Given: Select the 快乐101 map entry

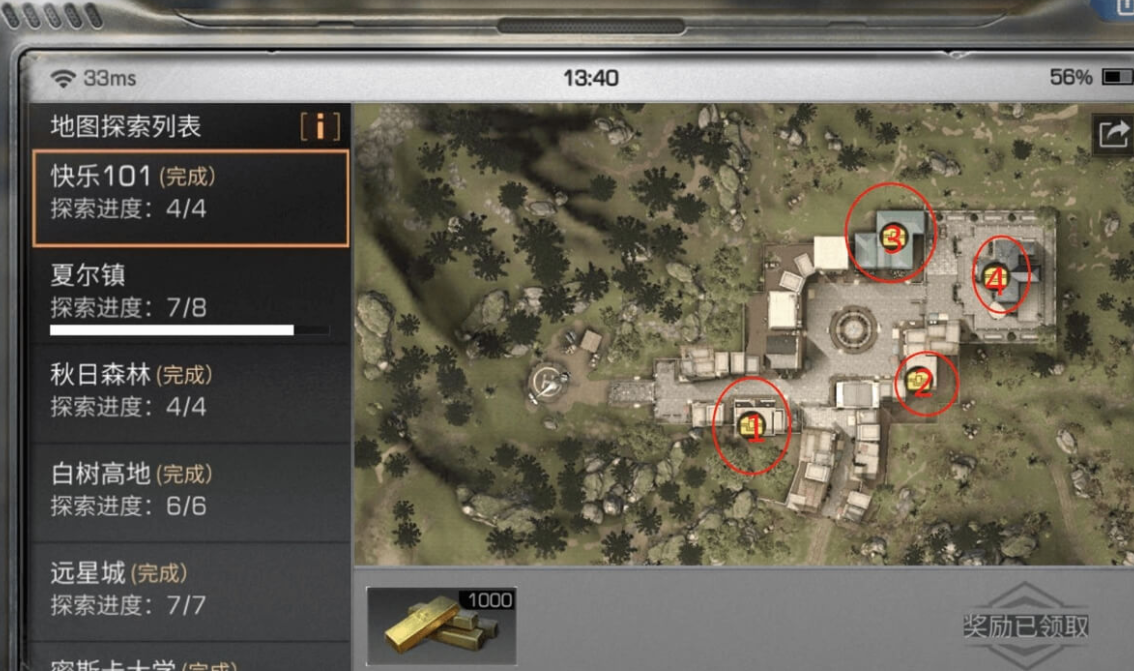Looking at the screenshot, I should pyautogui.click(x=190, y=197).
